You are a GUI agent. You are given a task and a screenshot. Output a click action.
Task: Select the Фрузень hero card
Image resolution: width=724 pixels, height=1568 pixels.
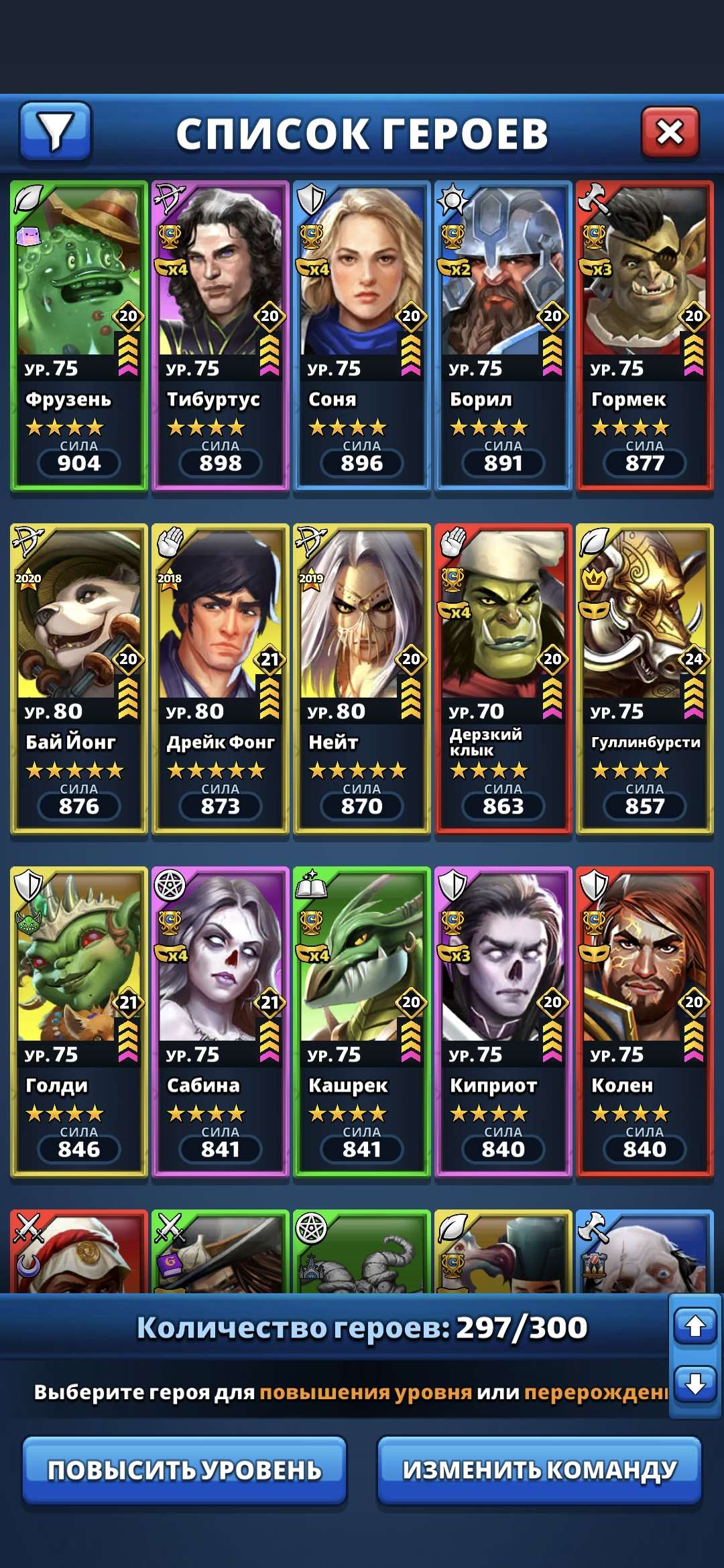pos(79,335)
